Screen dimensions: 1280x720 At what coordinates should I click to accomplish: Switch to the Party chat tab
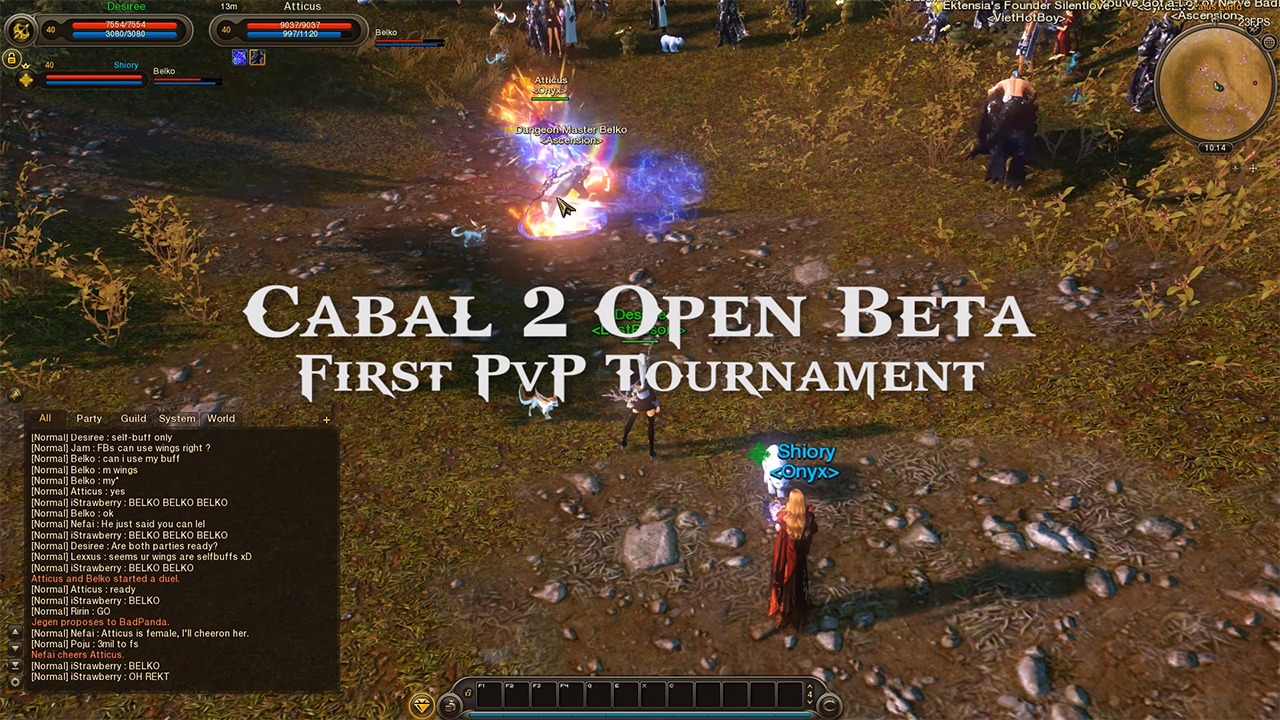(89, 419)
